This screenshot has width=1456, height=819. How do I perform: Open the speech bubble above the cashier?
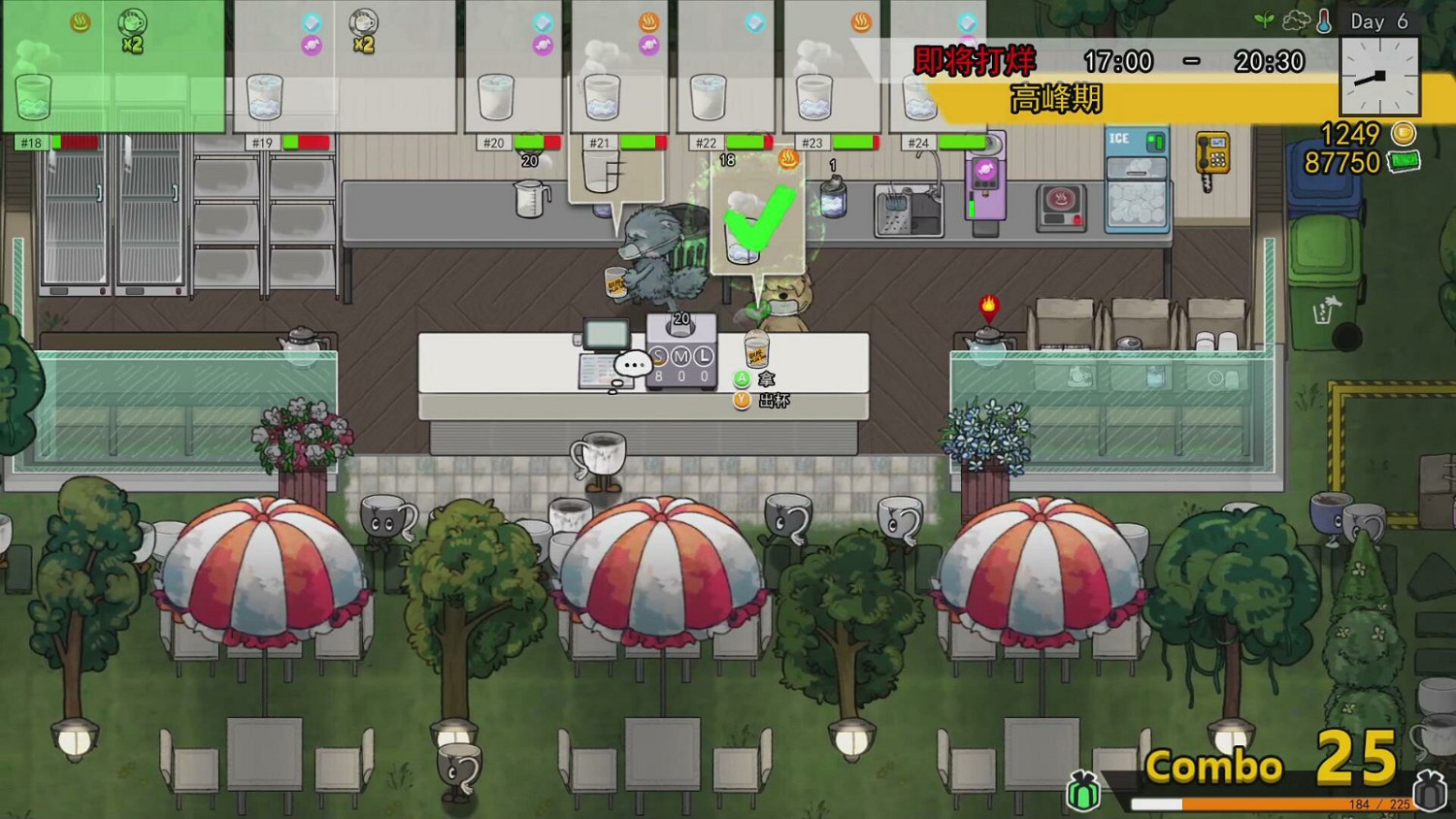[x=634, y=365]
